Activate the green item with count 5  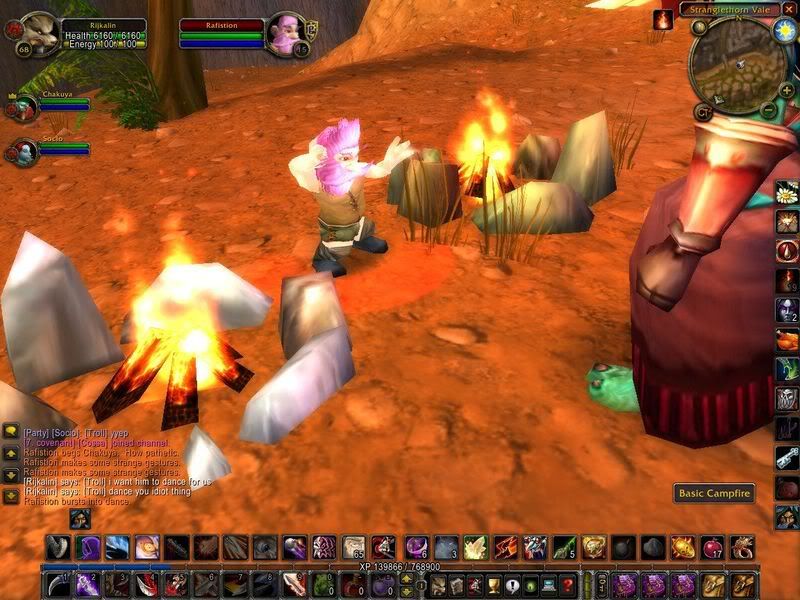(x=563, y=547)
